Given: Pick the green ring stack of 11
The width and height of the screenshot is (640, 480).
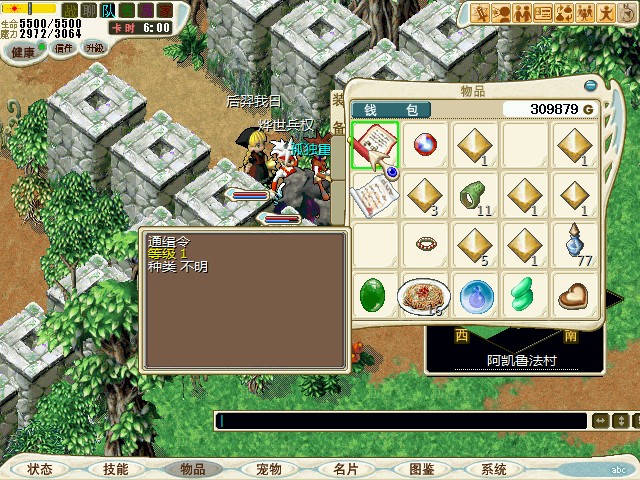Looking at the screenshot, I should click(x=476, y=194).
